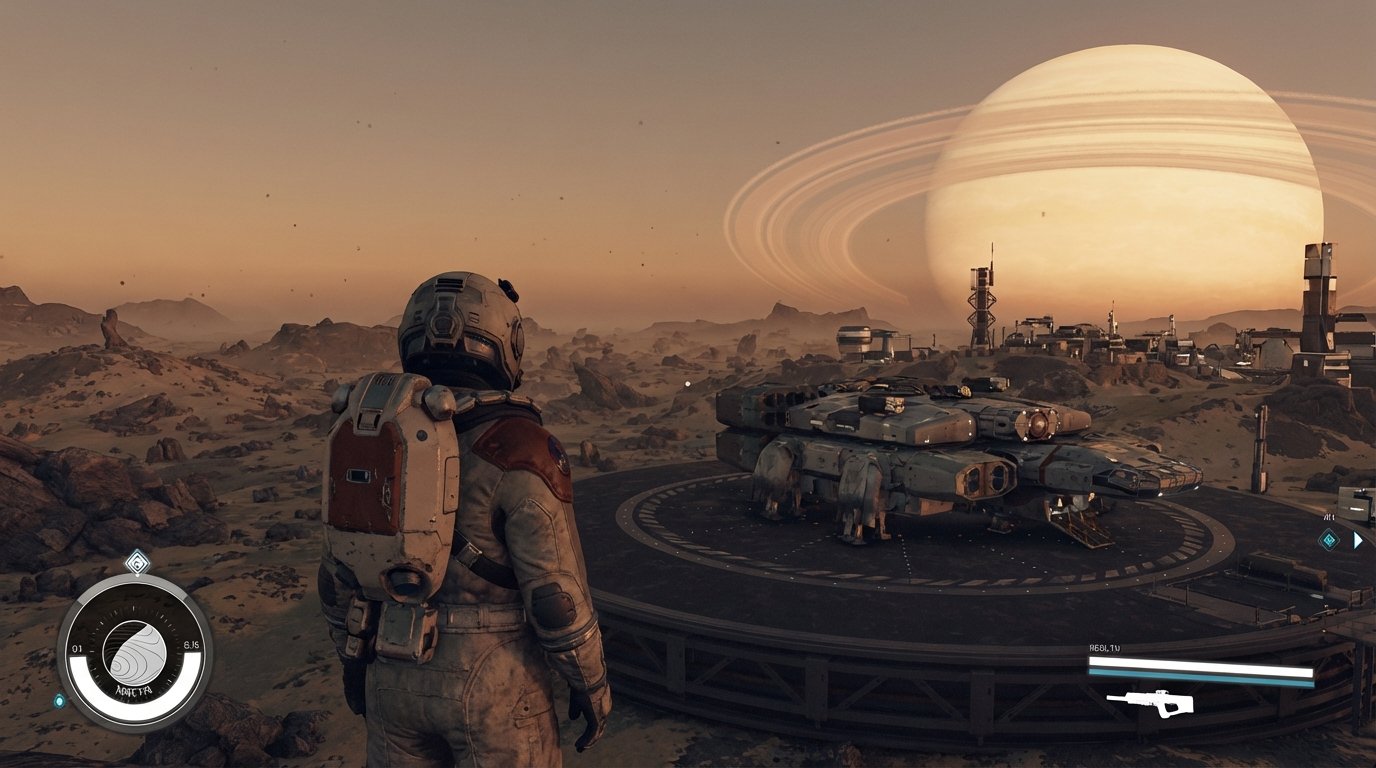The height and width of the screenshot is (768, 1376).
Task: Click the ANCTRA label inside the compass
Action: click(134, 690)
